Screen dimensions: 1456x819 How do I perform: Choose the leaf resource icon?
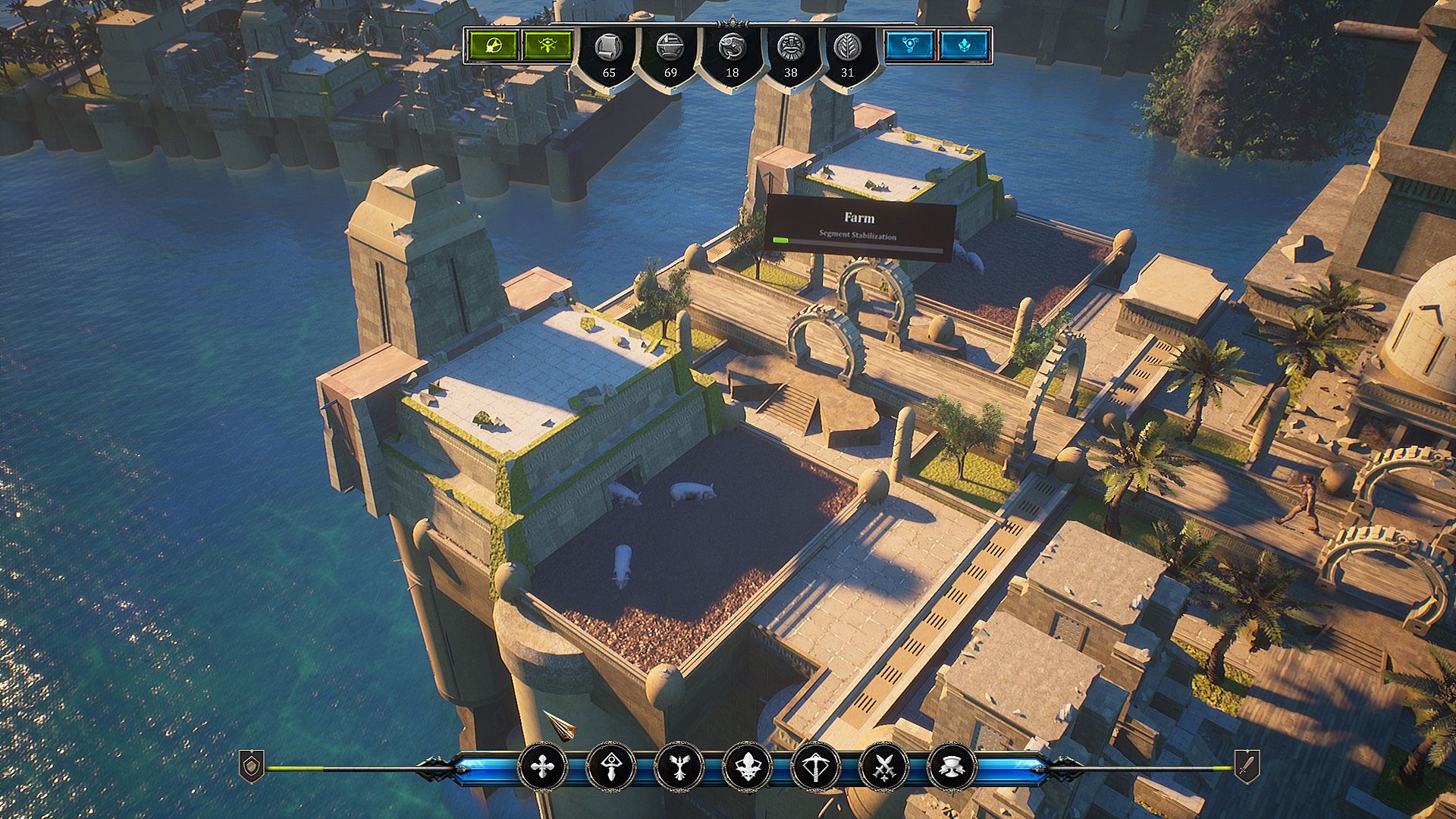pos(847,48)
